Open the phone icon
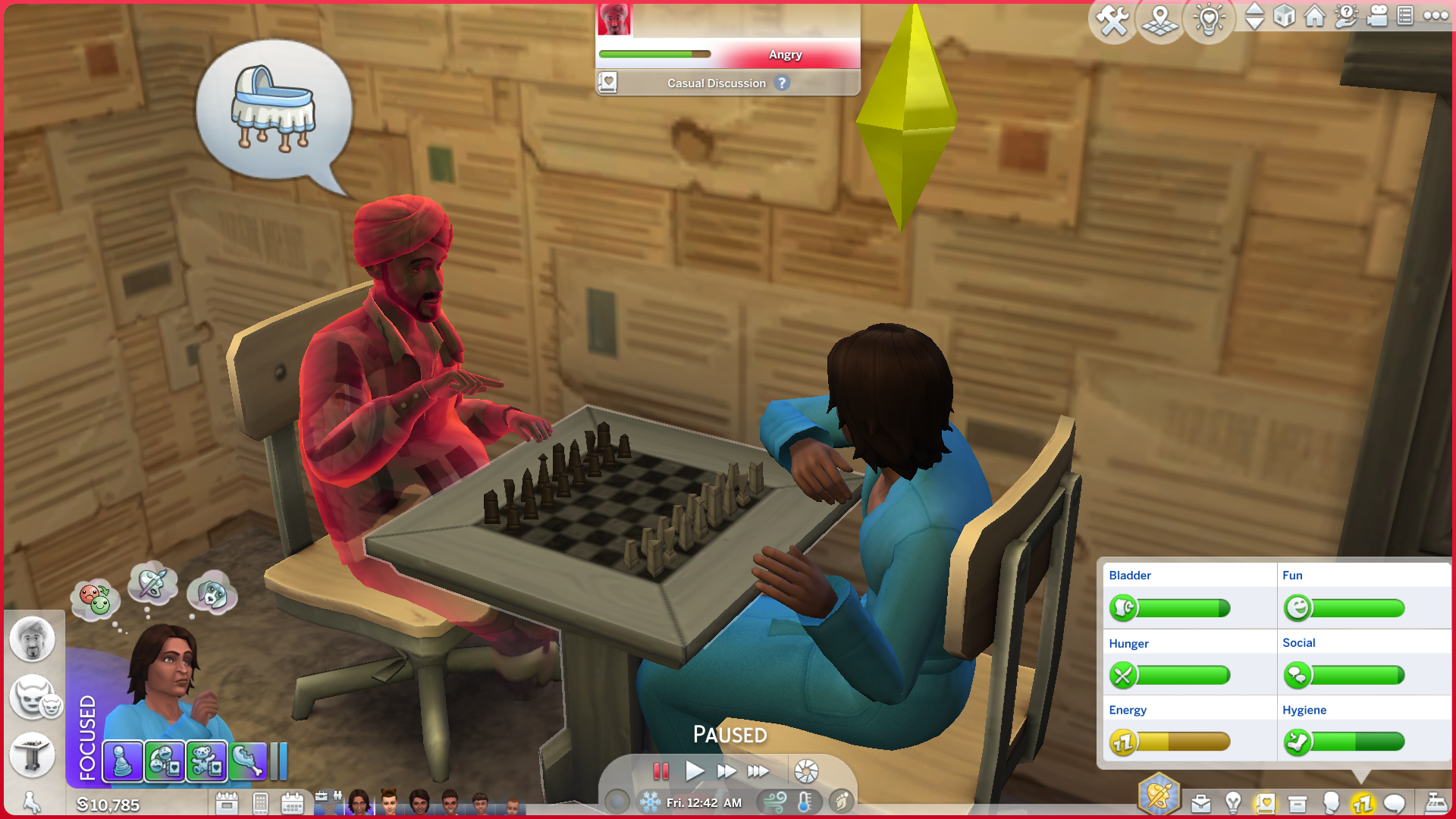Image resolution: width=1456 pixels, height=819 pixels. [260, 803]
